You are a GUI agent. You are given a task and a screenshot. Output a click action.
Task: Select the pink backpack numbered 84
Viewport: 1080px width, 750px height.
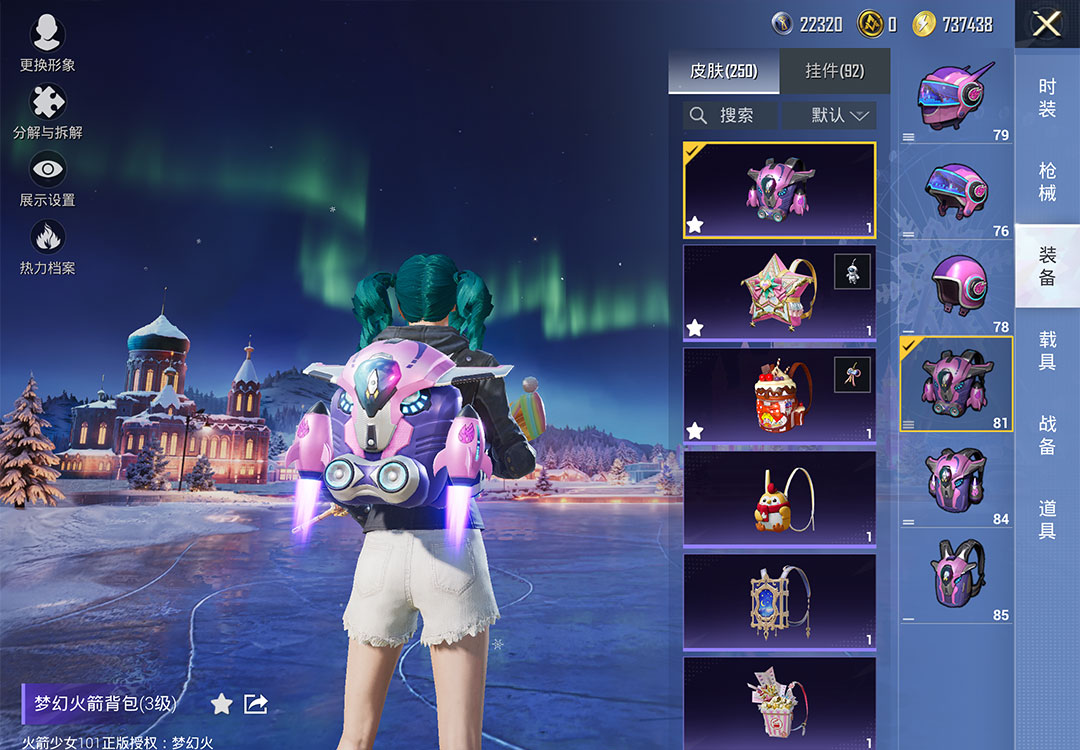click(955, 482)
